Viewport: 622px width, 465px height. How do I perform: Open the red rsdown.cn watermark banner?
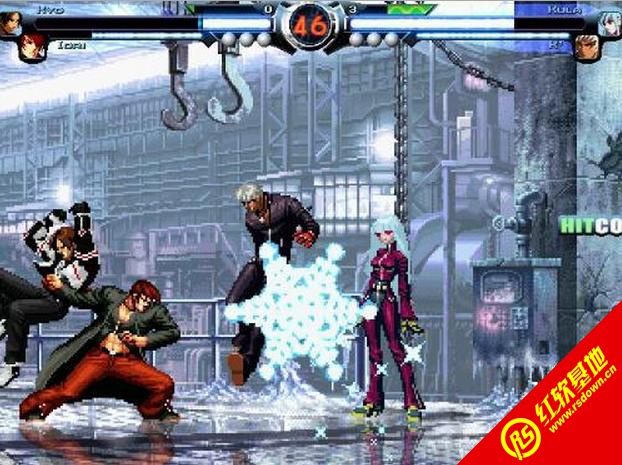560,410
